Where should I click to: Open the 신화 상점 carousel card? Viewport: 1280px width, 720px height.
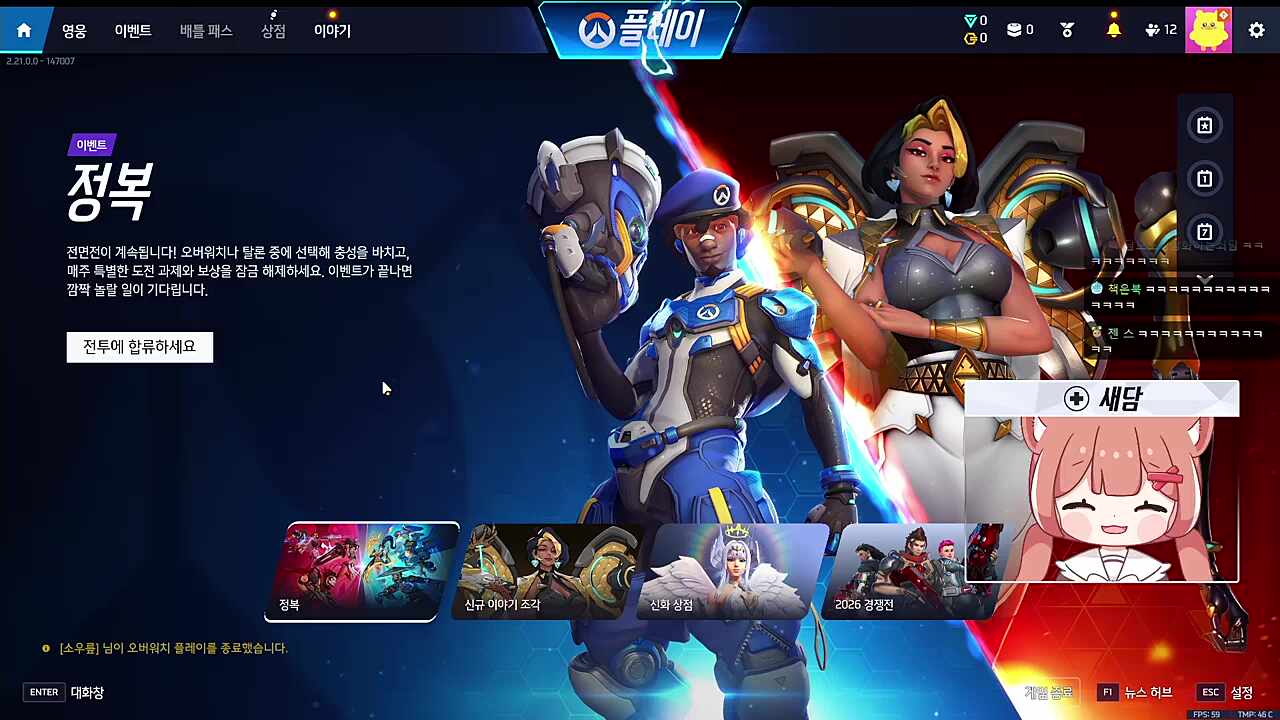(725, 570)
